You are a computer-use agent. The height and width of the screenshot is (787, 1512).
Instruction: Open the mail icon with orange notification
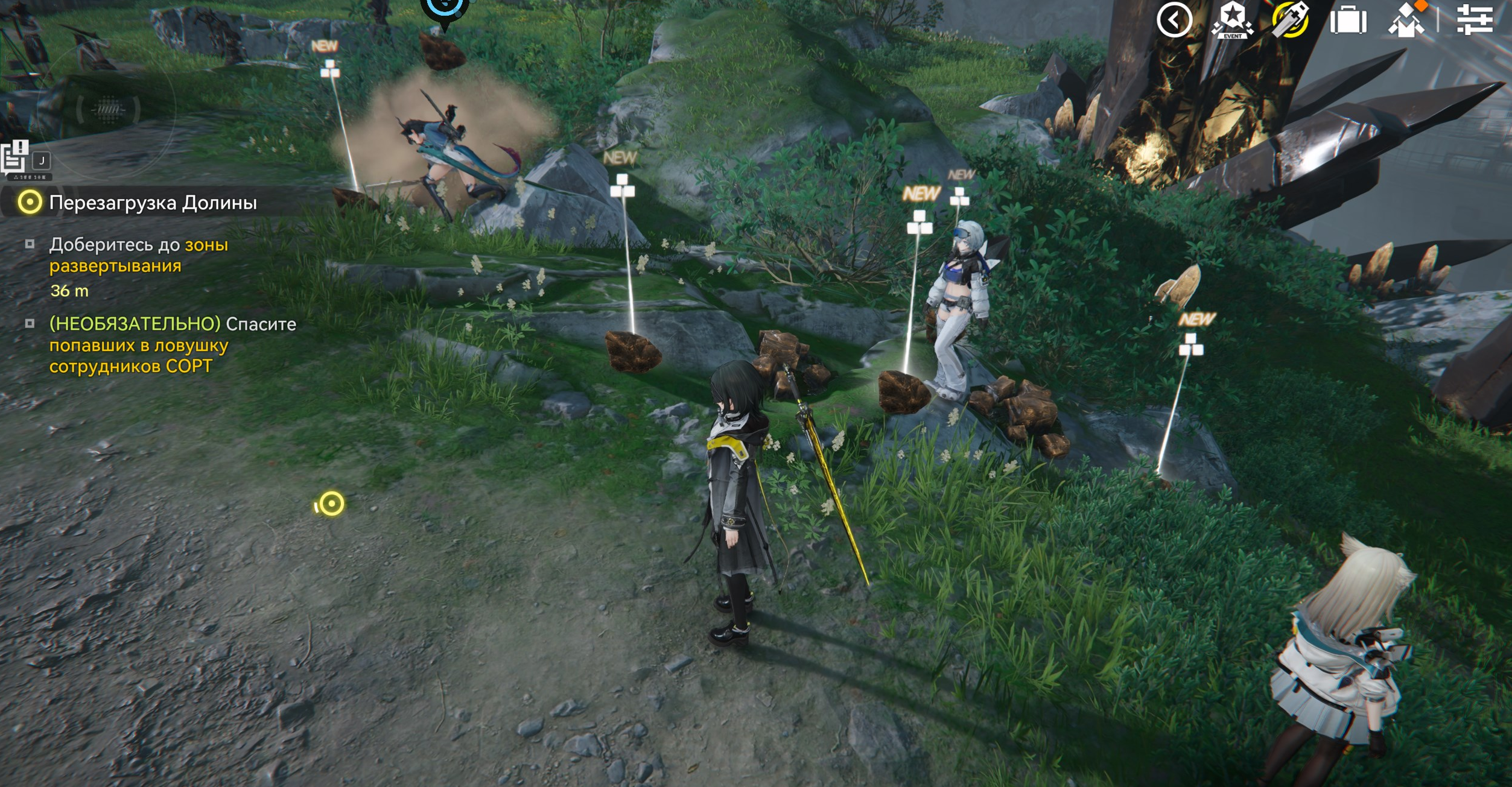pos(1408,21)
